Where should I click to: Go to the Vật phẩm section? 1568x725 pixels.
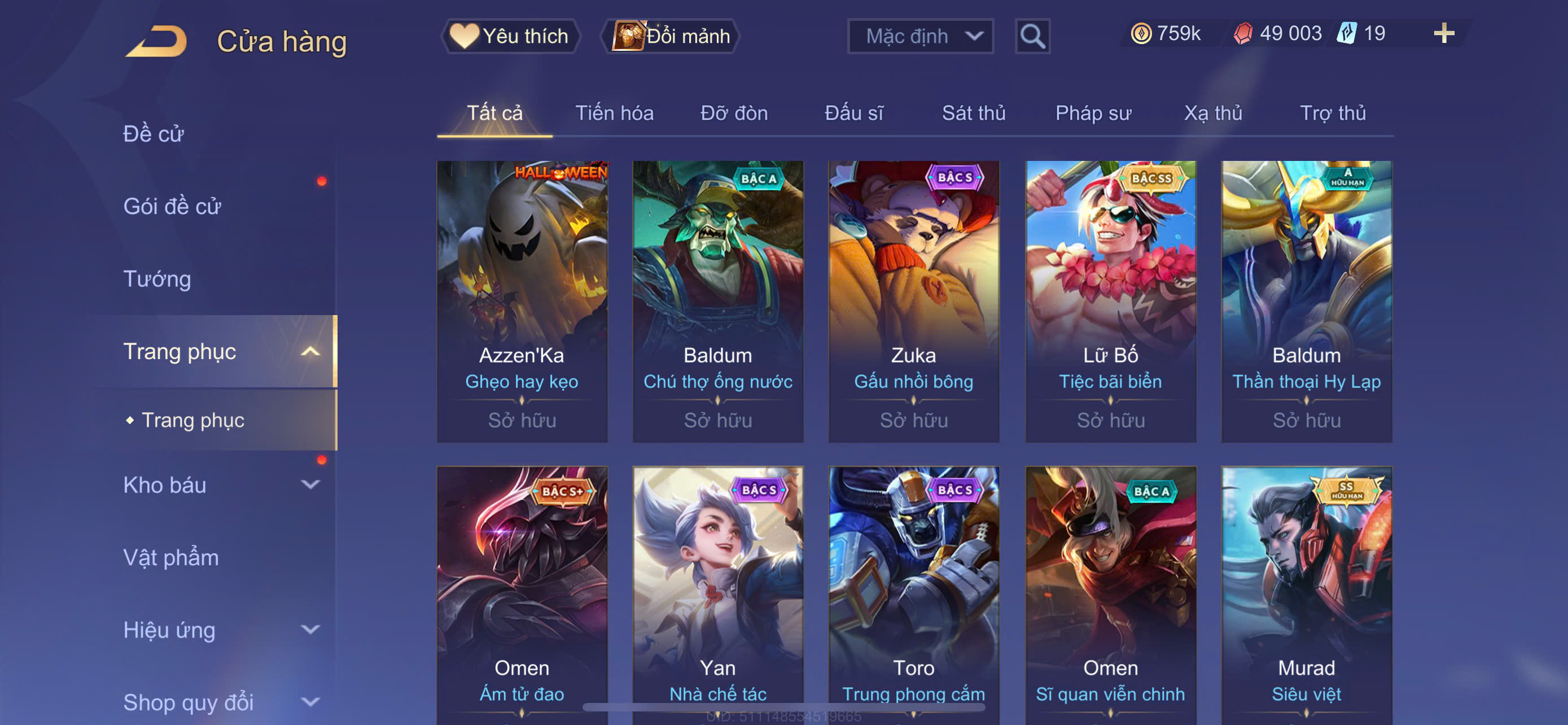[171, 558]
